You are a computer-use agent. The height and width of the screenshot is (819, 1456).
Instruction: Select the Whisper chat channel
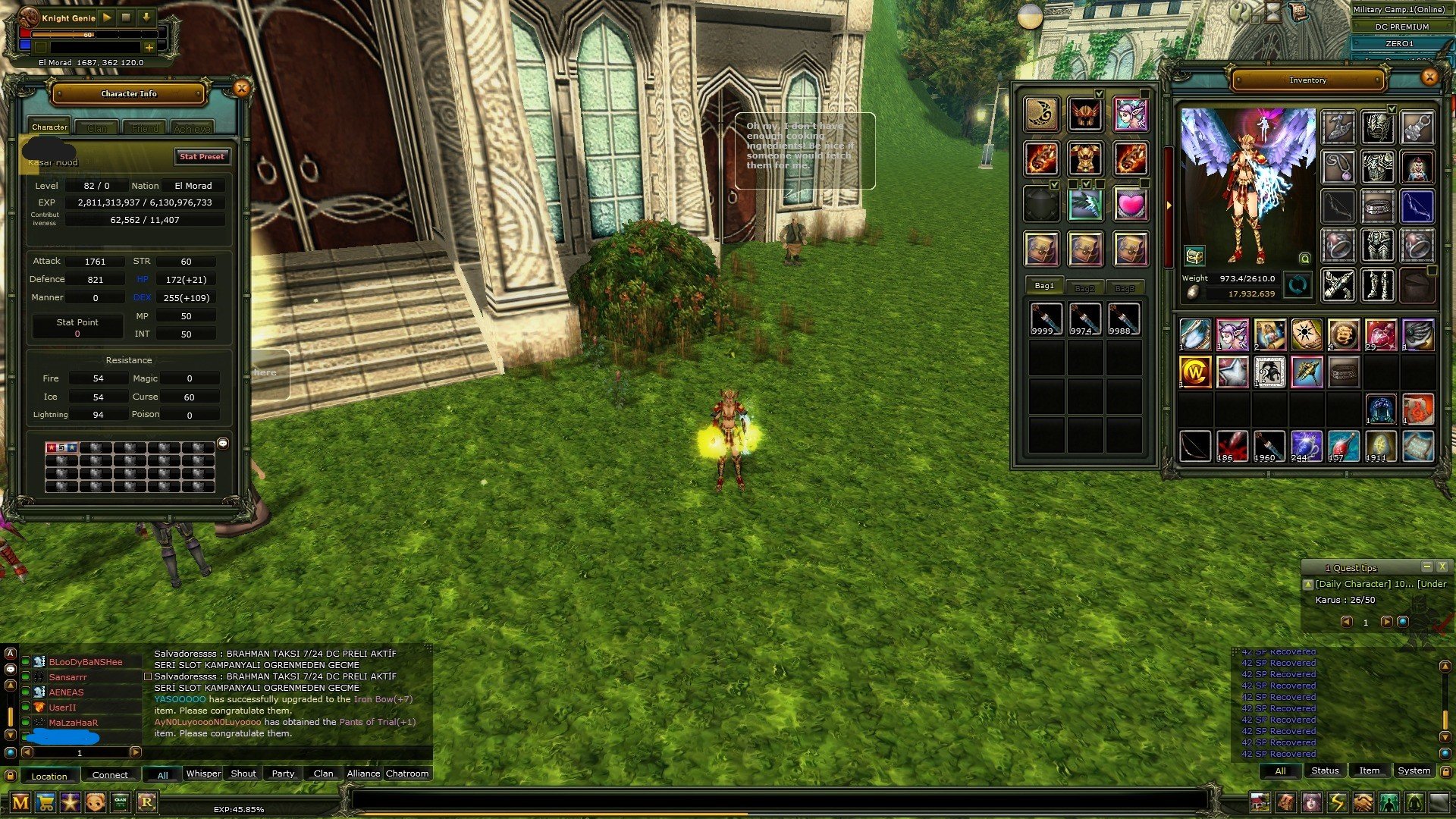(203, 774)
